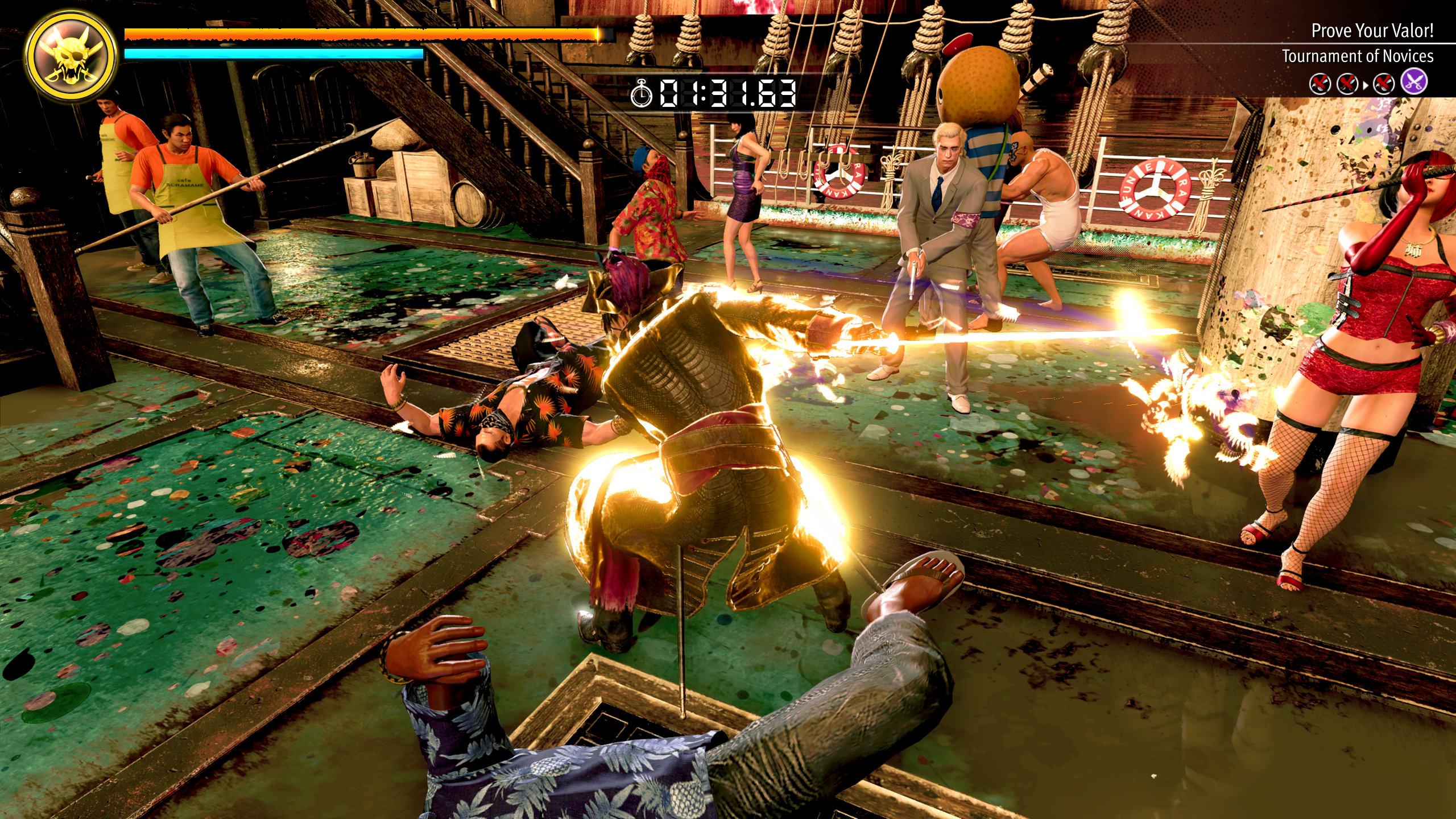Viewport: 1456px width, 819px height.
Task: Select the Tournament of Novices objective tracker
Action: [1357, 56]
